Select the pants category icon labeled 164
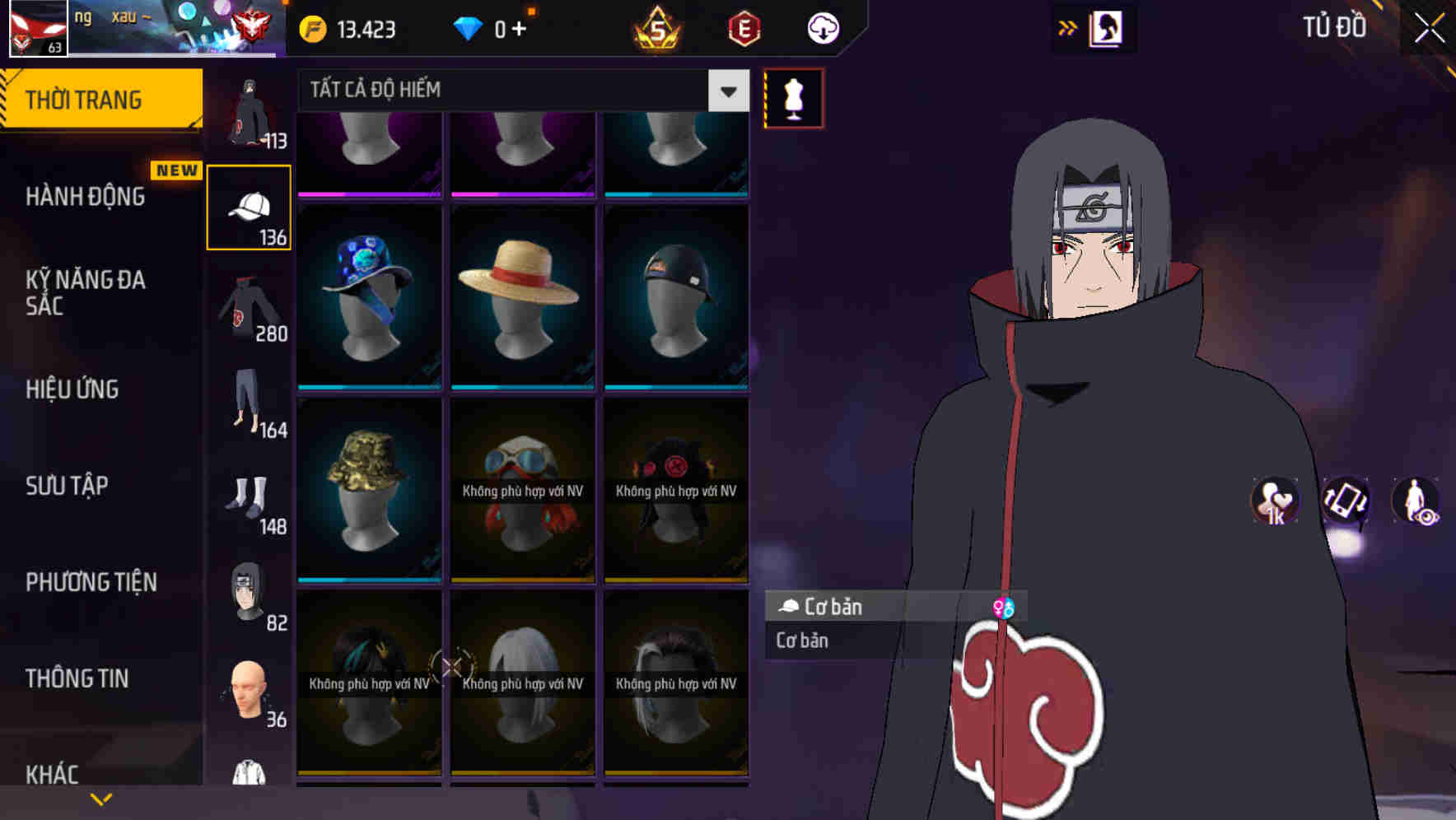The height and width of the screenshot is (820, 1456). [247, 403]
